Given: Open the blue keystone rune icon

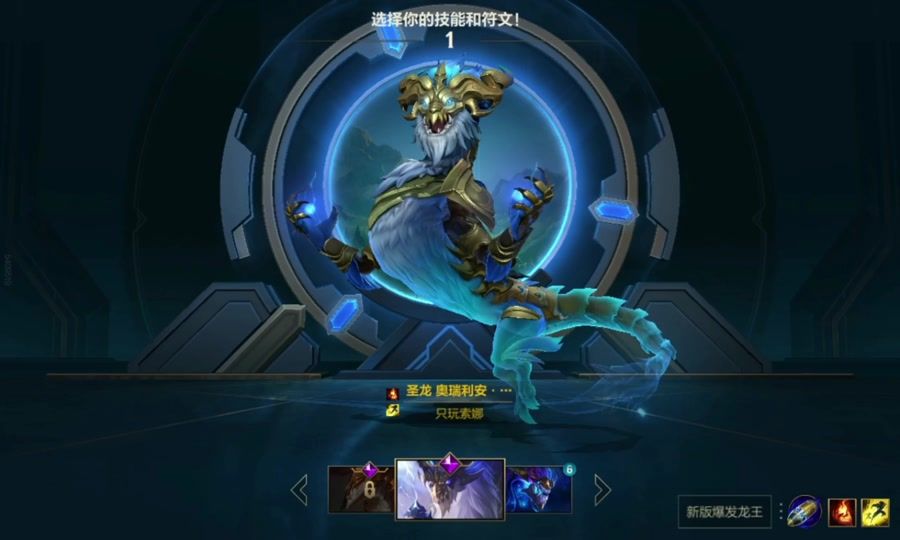Looking at the screenshot, I should tap(804, 512).
